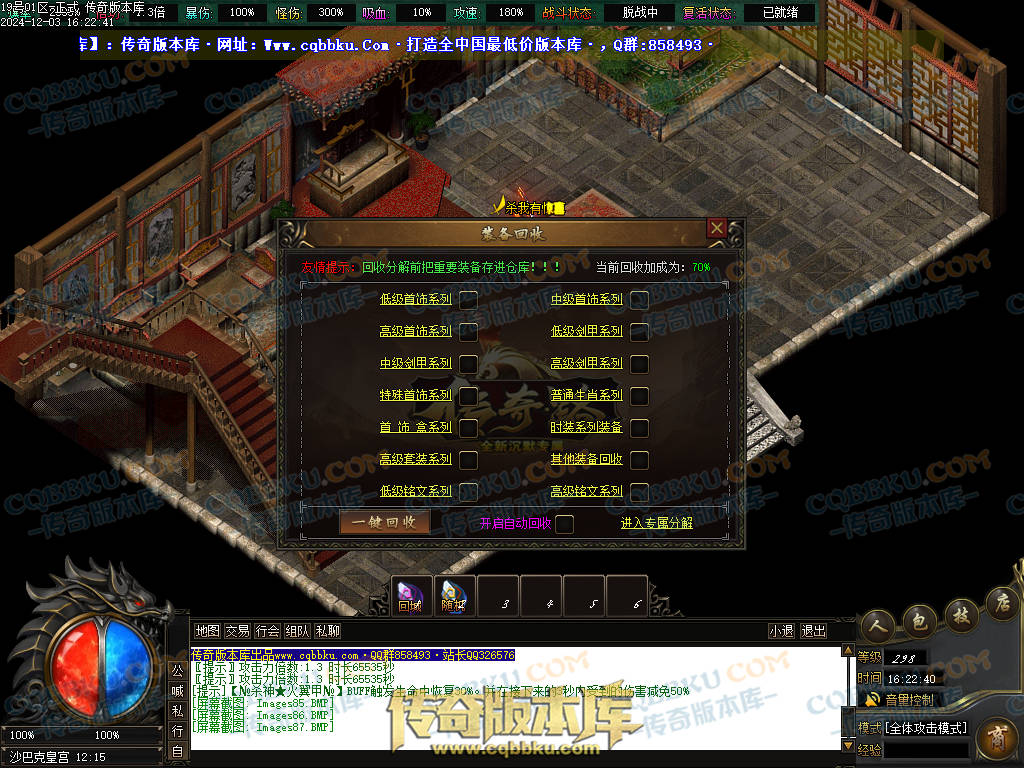1024x768 pixels.
Task: Click the 退出 exit button
Action: [813, 631]
